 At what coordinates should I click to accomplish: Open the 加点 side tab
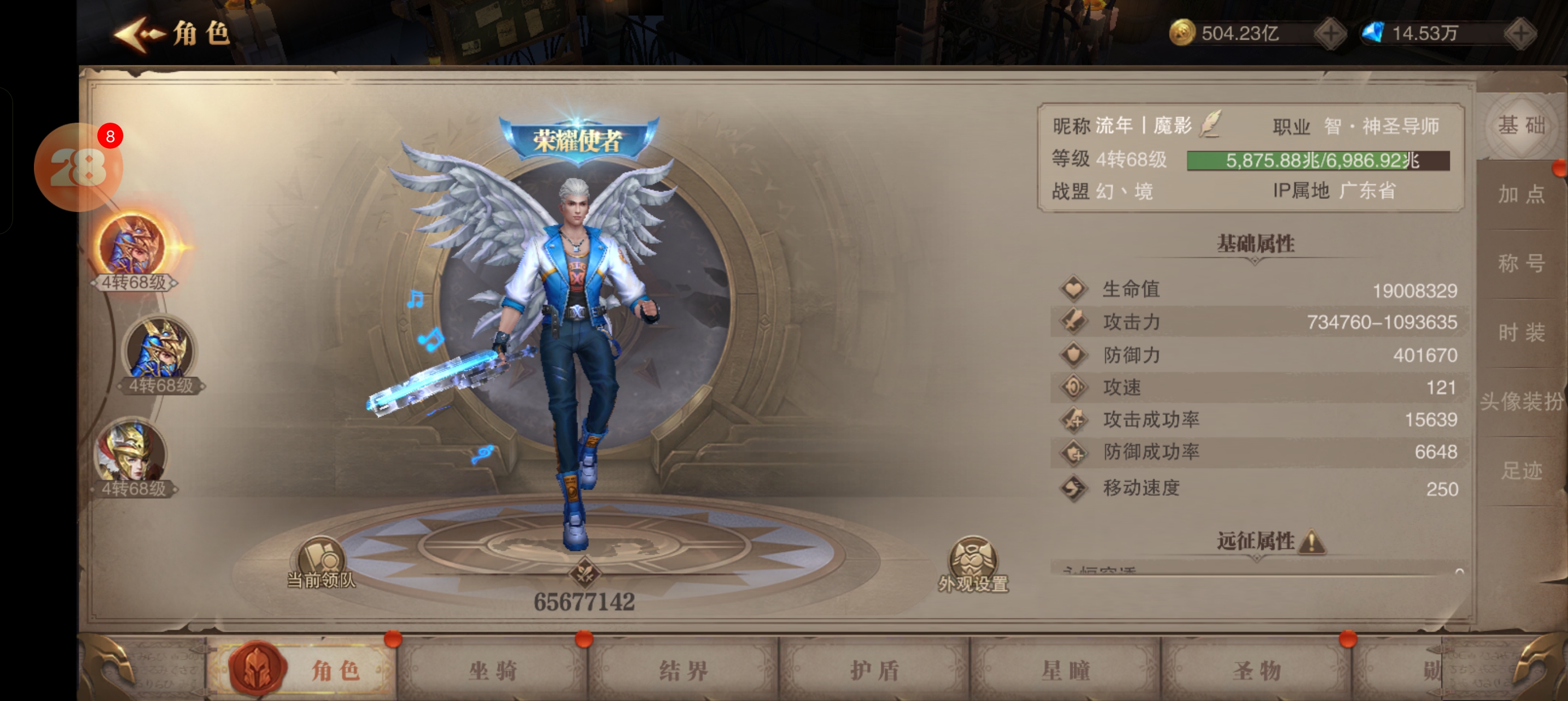point(1520,194)
